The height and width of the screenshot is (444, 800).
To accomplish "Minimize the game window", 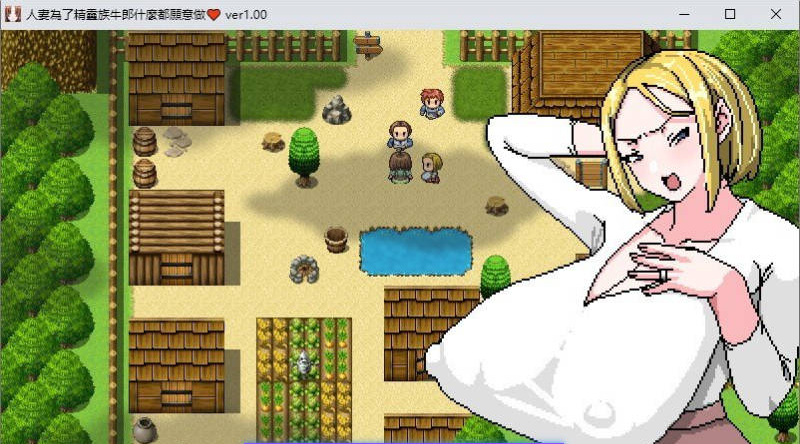I will click(x=684, y=14).
